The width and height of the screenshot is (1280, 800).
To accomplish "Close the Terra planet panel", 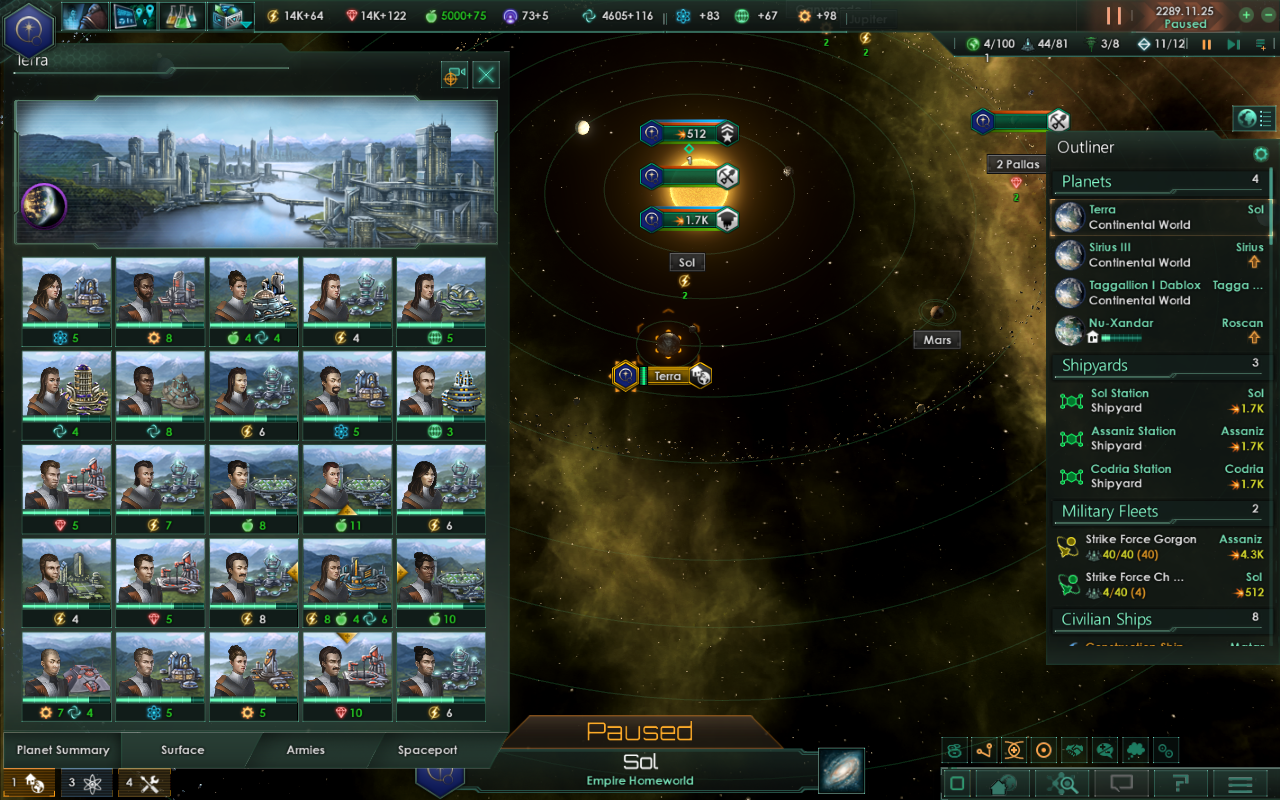I will click(x=486, y=75).
